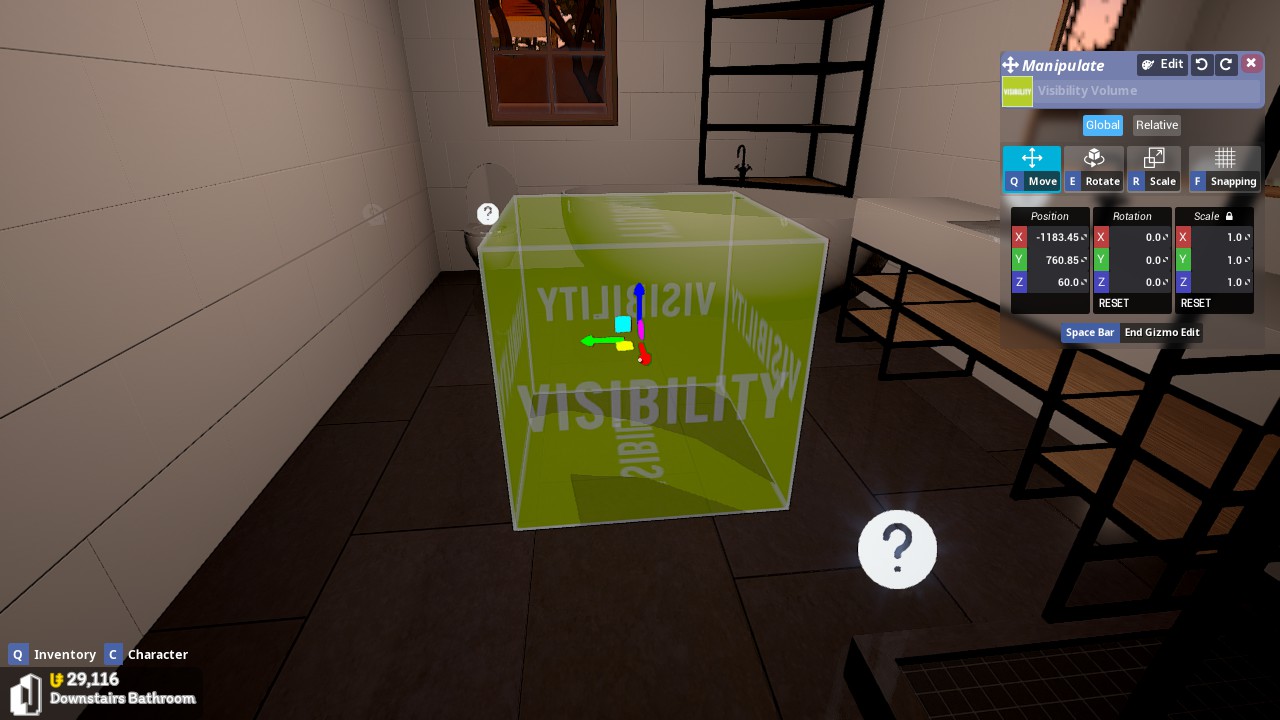The height and width of the screenshot is (720, 1280).
Task: Undo the last manipulation
Action: [x=1202, y=64]
